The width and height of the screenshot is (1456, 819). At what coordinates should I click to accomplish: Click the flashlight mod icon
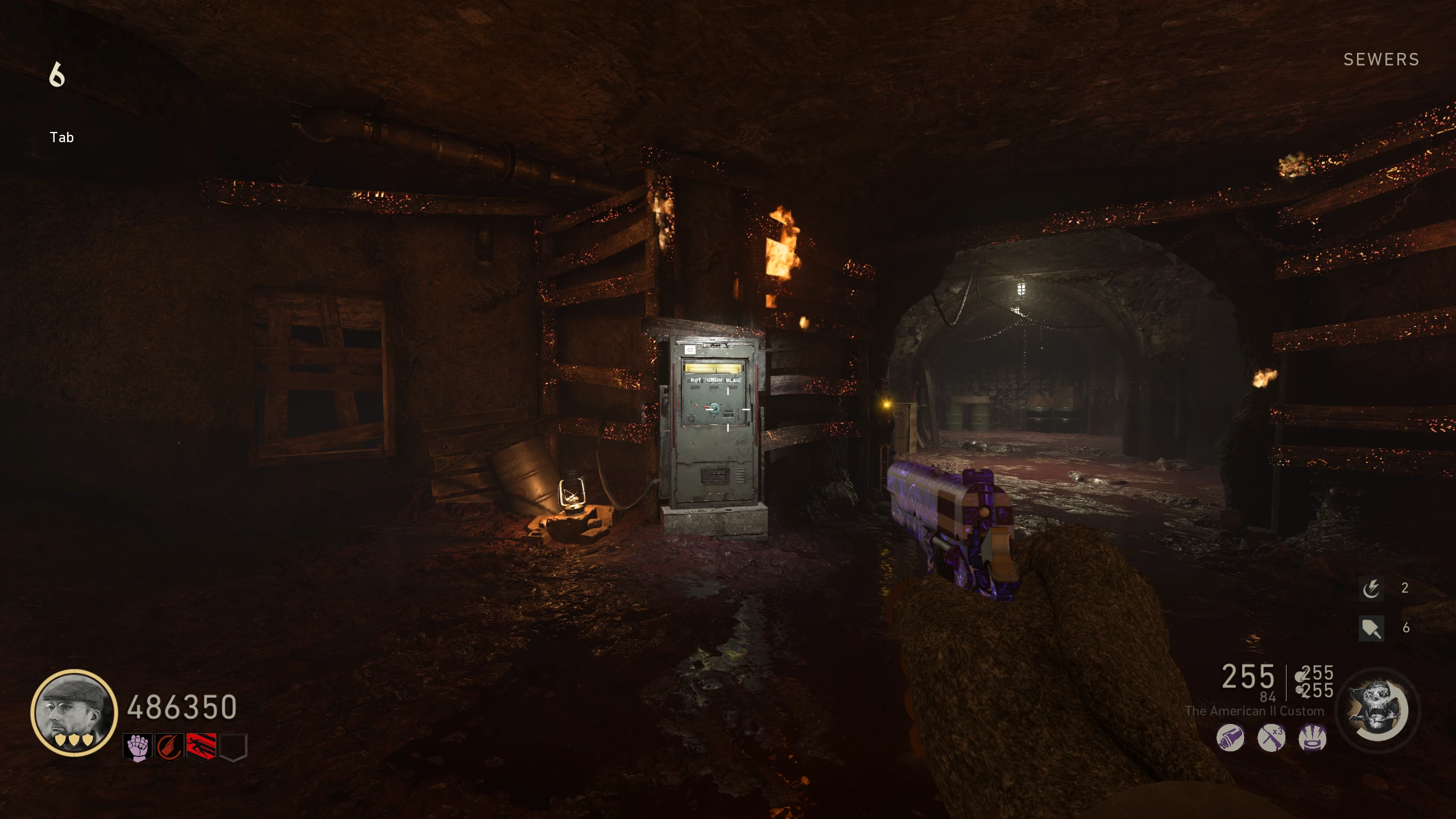(1230, 738)
